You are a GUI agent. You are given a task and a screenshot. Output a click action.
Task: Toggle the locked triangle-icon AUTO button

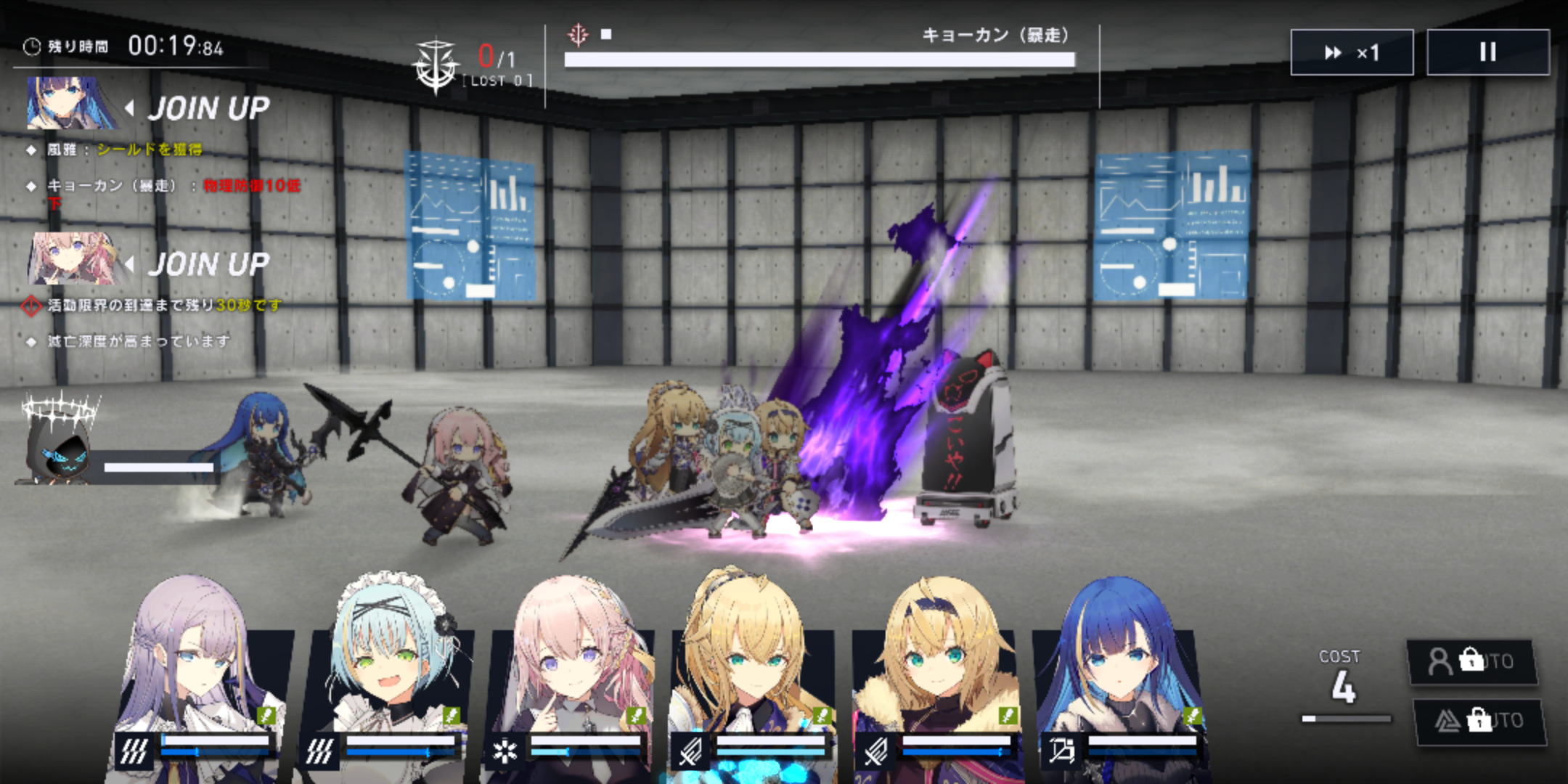coord(1479,721)
